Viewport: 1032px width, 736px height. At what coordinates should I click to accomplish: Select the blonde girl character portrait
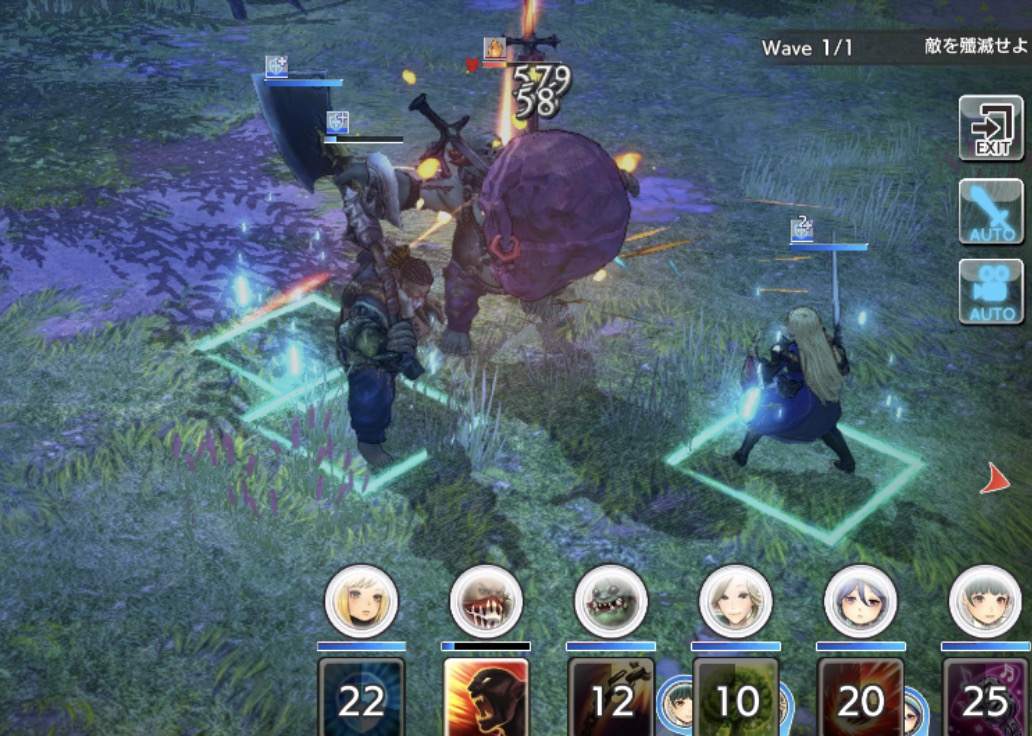coord(362,601)
